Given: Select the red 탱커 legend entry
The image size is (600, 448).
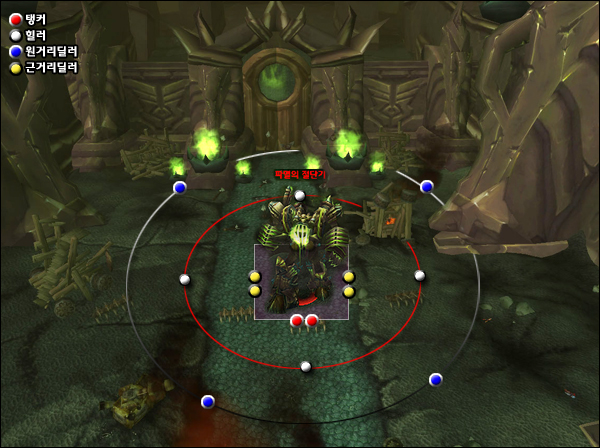Looking at the screenshot, I should pyautogui.click(x=30, y=19).
